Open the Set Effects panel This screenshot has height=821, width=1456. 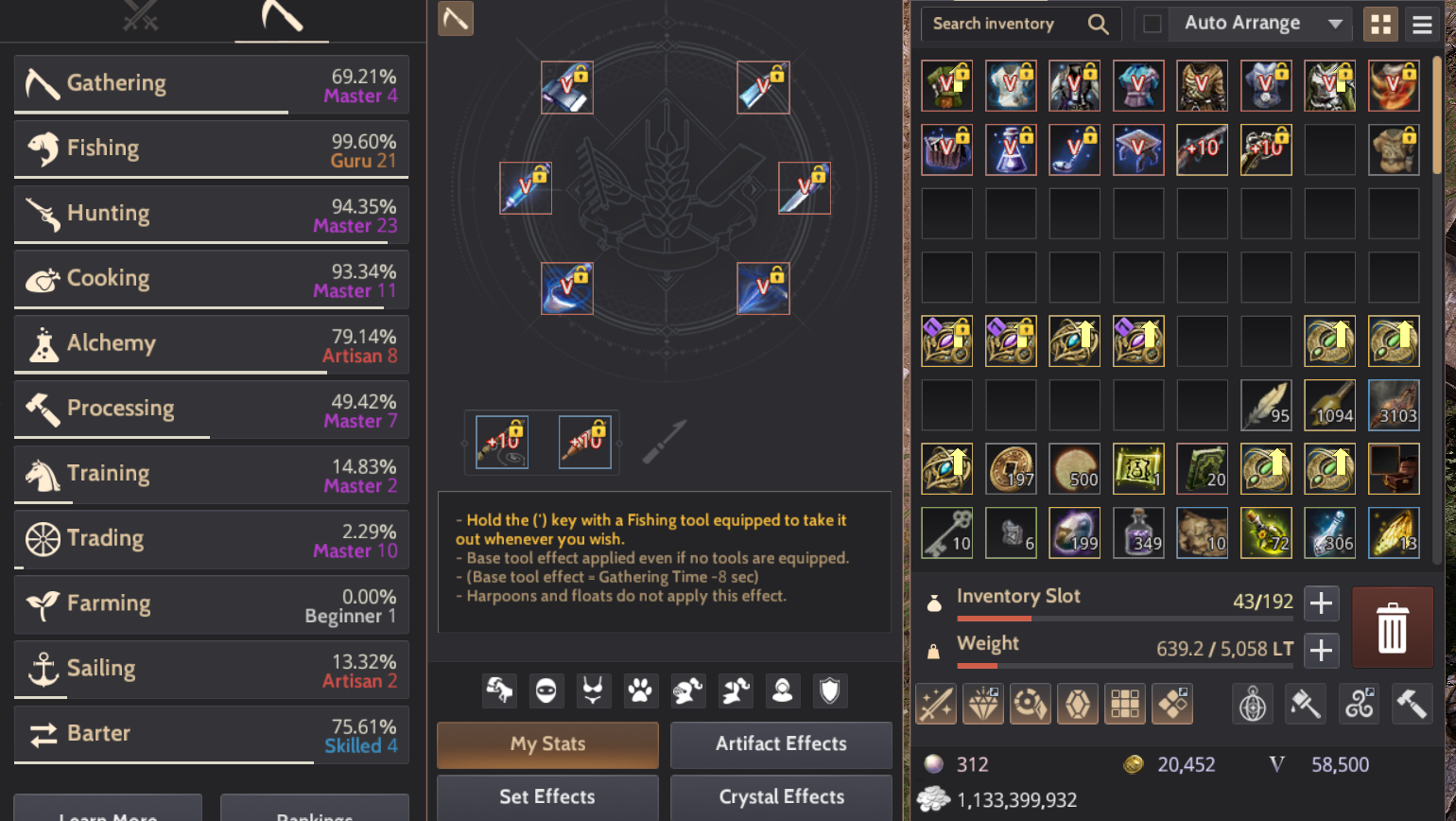click(546, 796)
